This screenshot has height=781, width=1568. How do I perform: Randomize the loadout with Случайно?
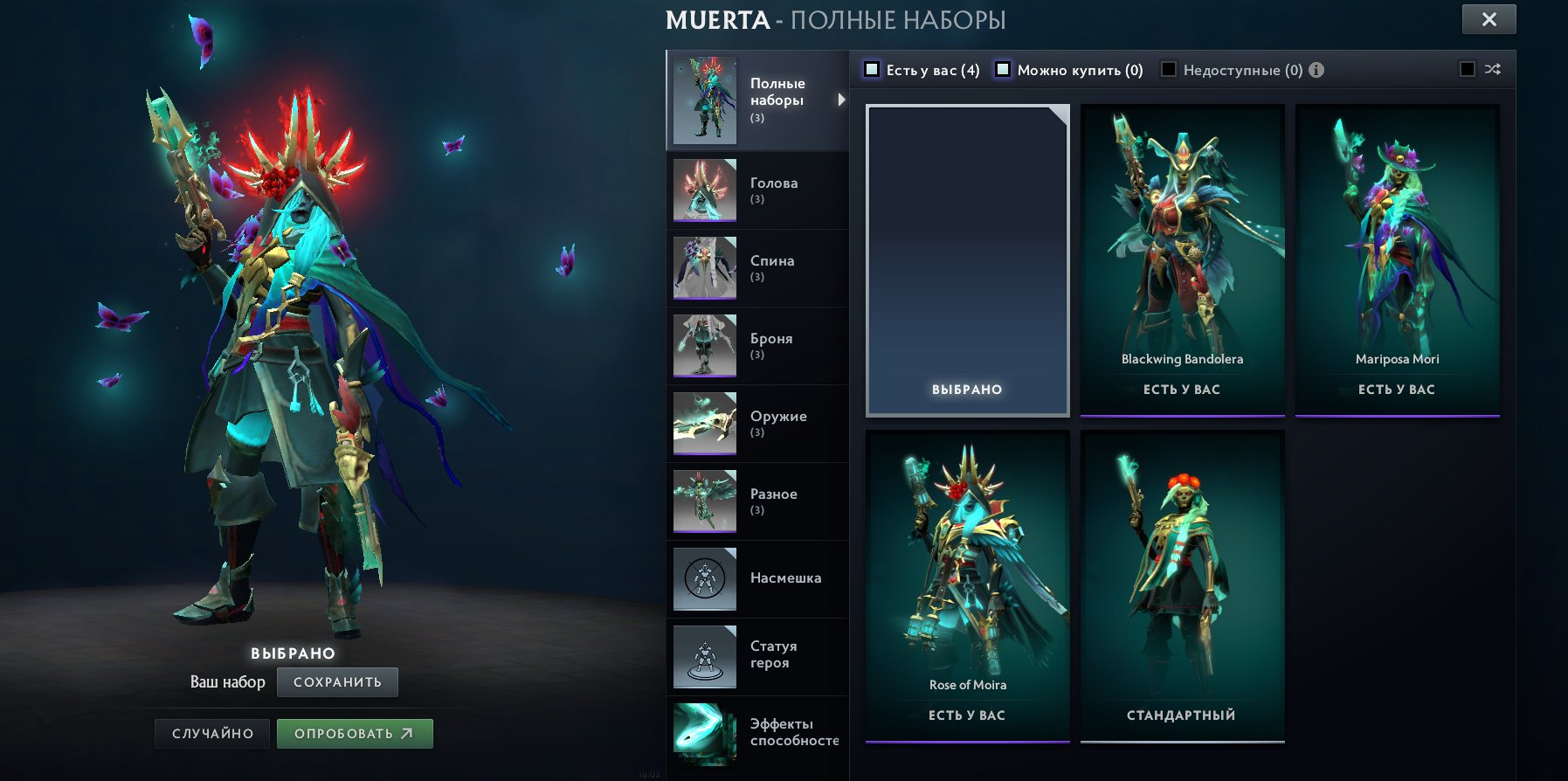coord(213,734)
